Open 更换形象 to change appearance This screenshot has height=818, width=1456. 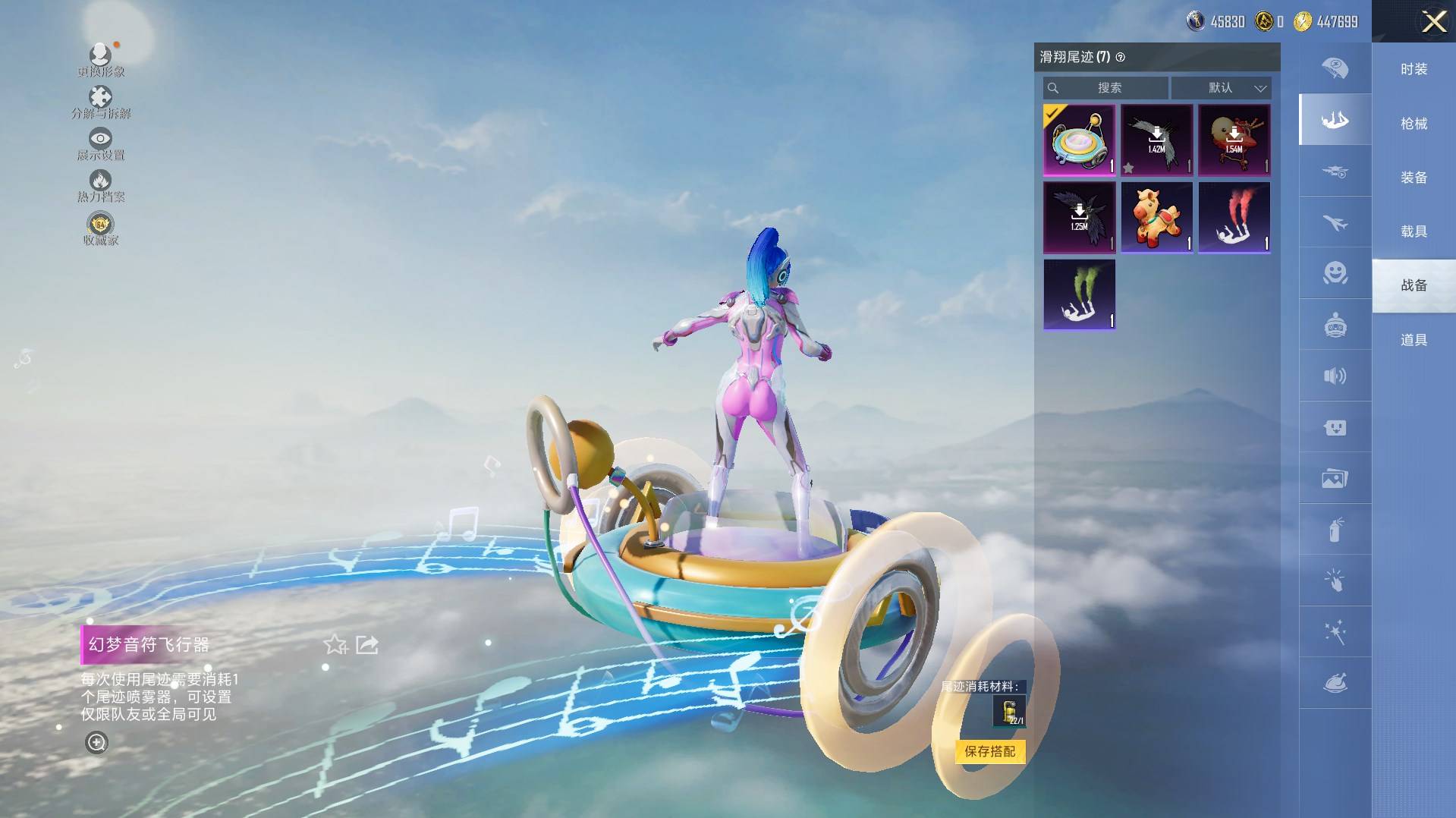[x=100, y=60]
